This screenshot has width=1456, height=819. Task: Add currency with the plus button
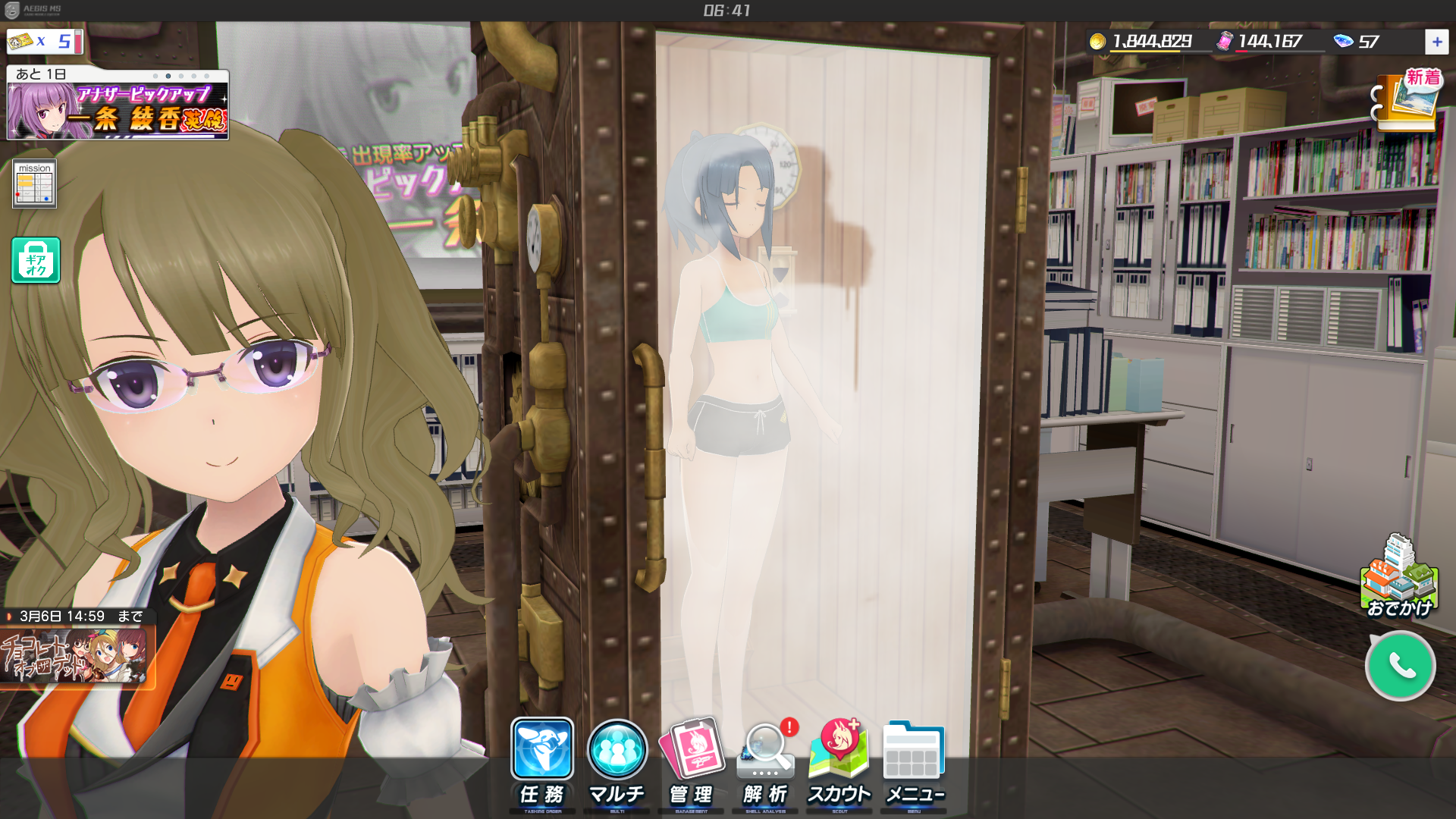[x=1436, y=42]
